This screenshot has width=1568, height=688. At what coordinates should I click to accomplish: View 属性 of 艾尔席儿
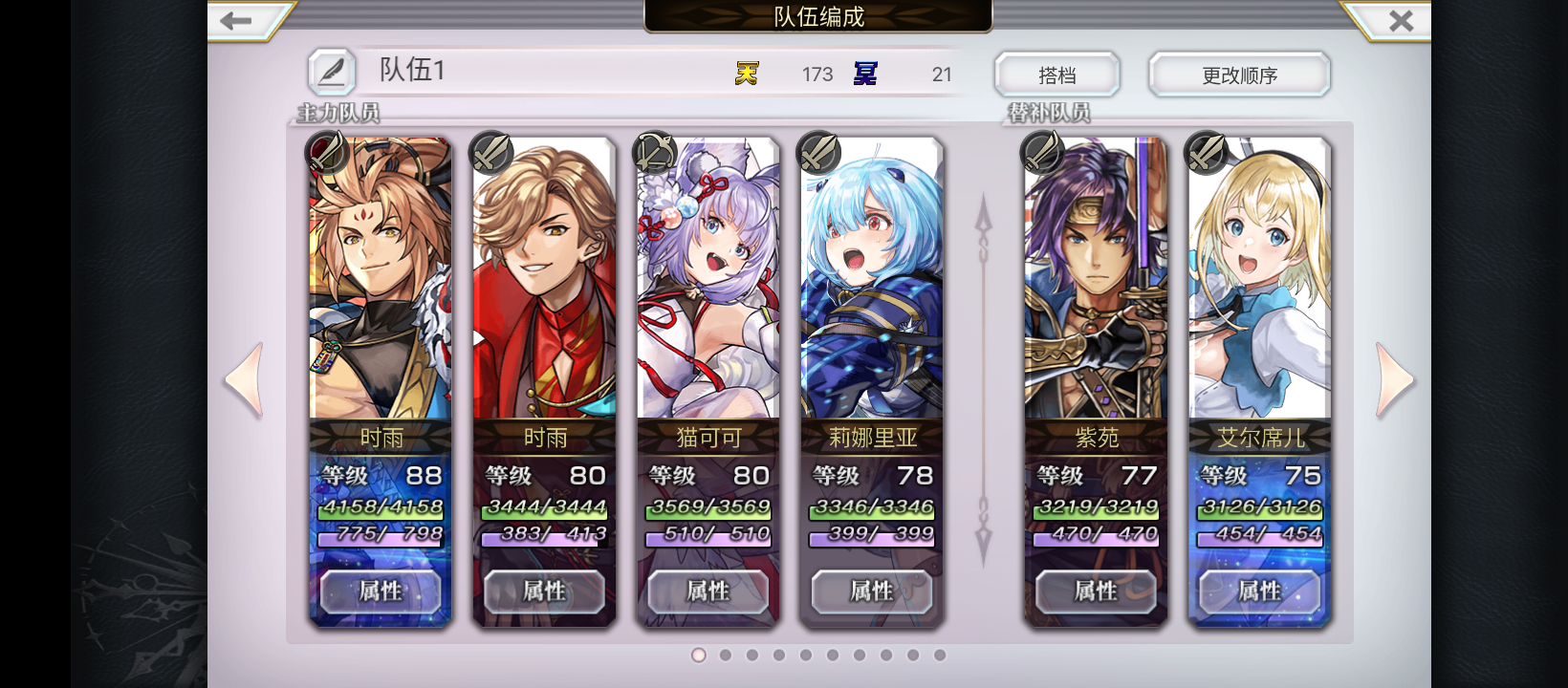1260,592
